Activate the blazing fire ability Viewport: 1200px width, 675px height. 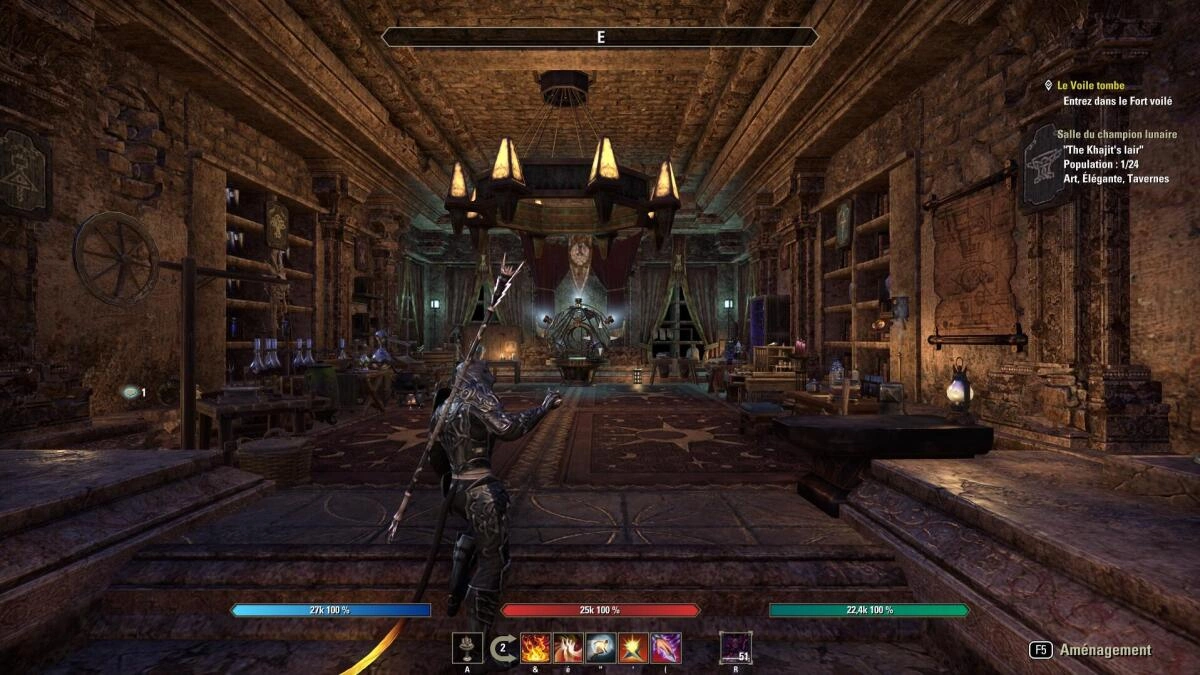[x=536, y=647]
